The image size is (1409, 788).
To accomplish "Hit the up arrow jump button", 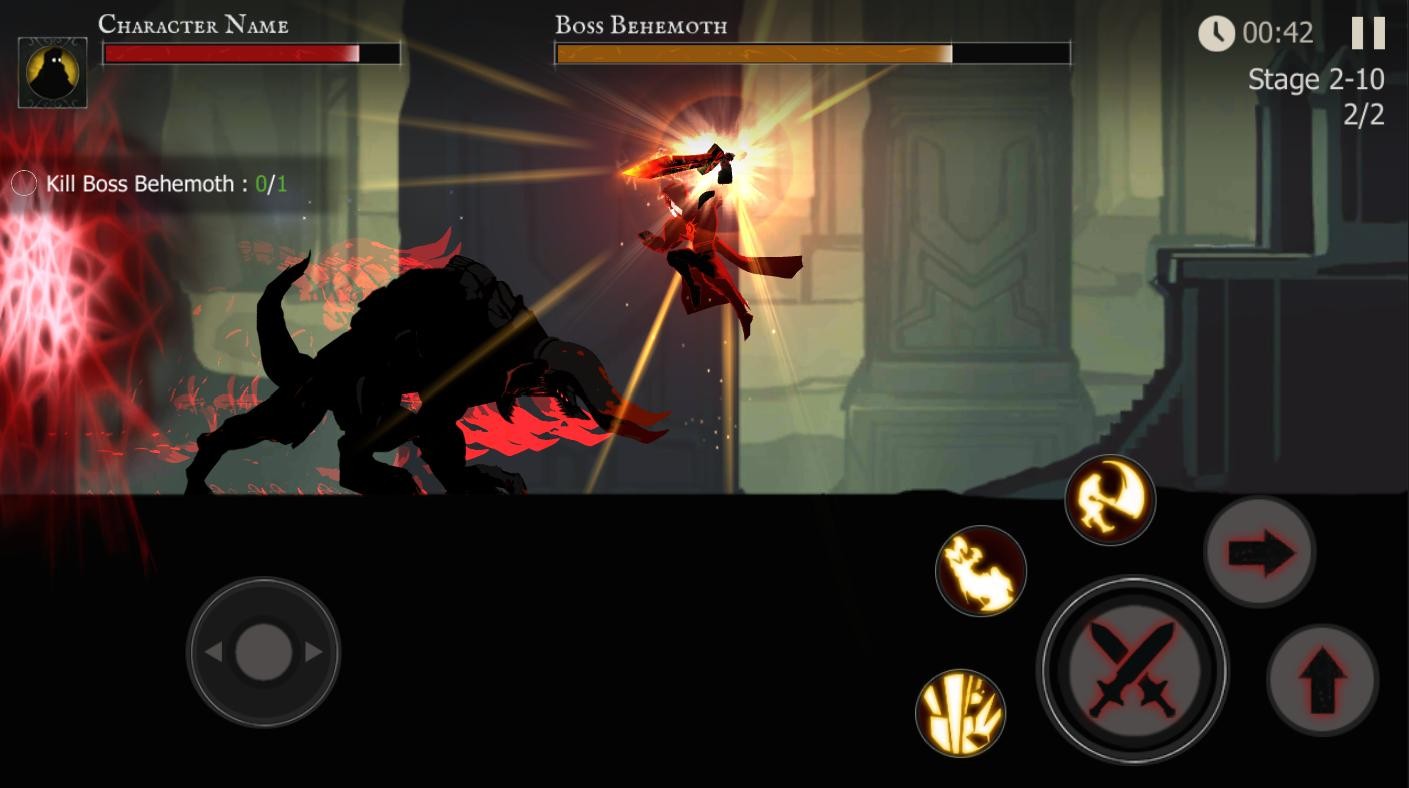I will click(1322, 680).
